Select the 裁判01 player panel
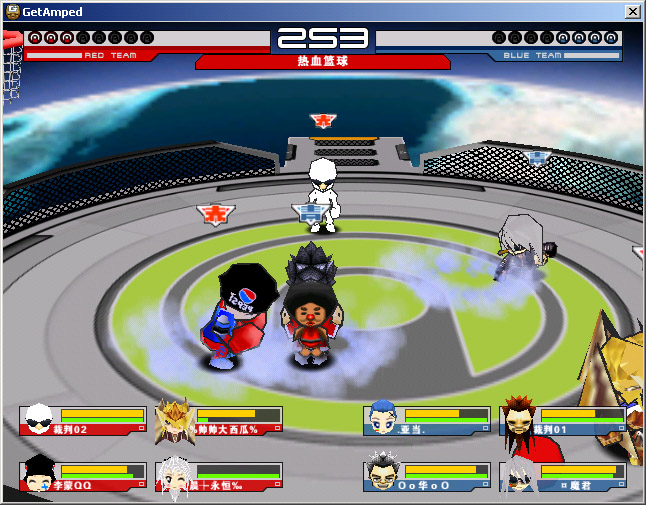This screenshot has width=646, height=505. coord(560,420)
